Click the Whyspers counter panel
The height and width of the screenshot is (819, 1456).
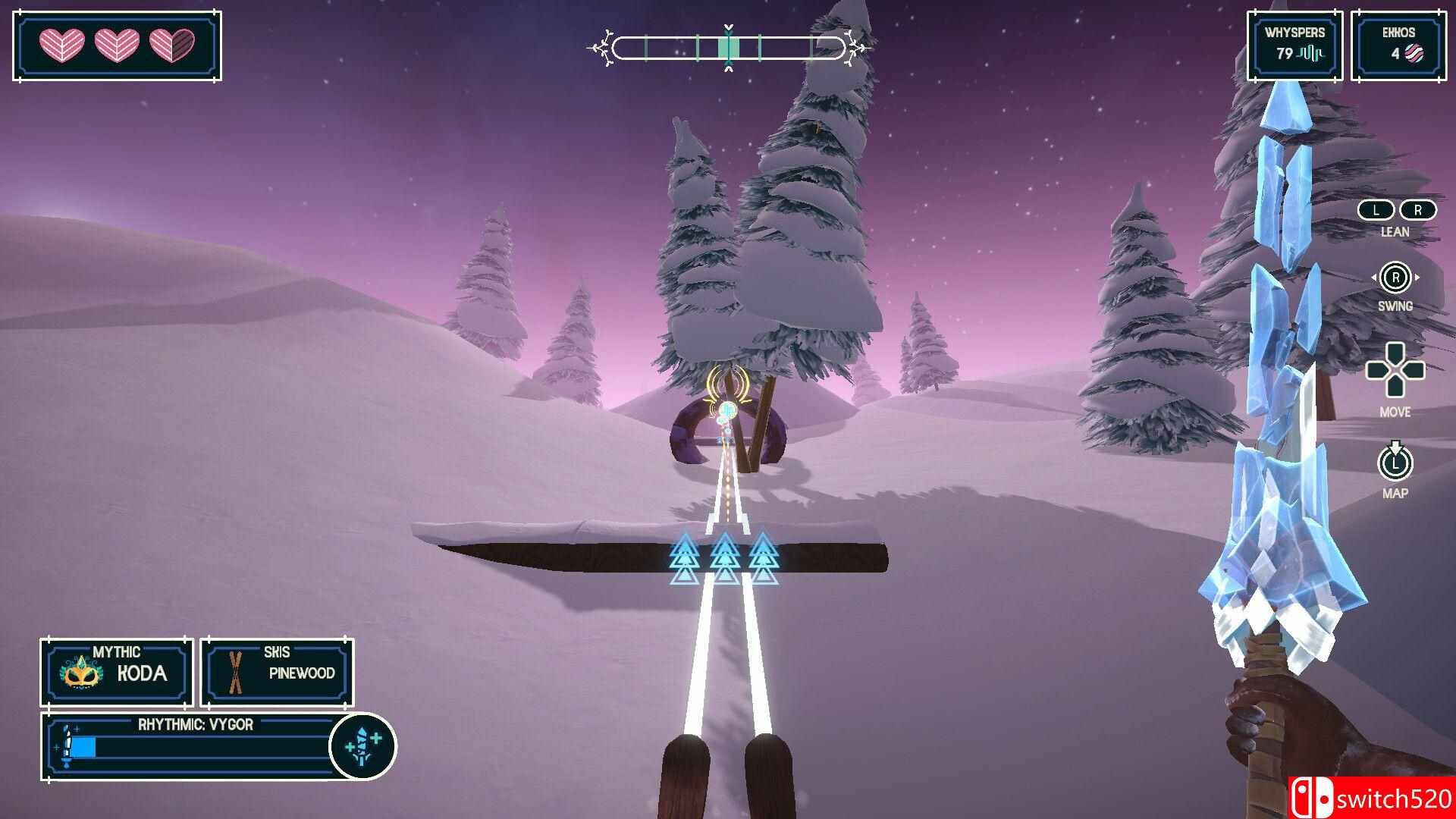(1294, 45)
